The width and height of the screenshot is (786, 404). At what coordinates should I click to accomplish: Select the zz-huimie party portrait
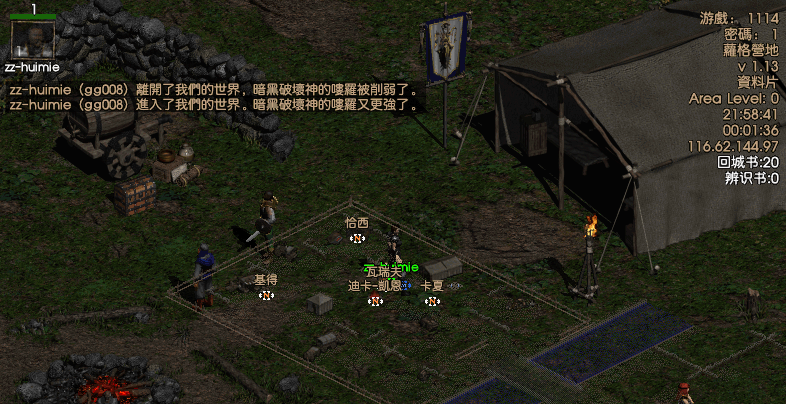click(32, 39)
